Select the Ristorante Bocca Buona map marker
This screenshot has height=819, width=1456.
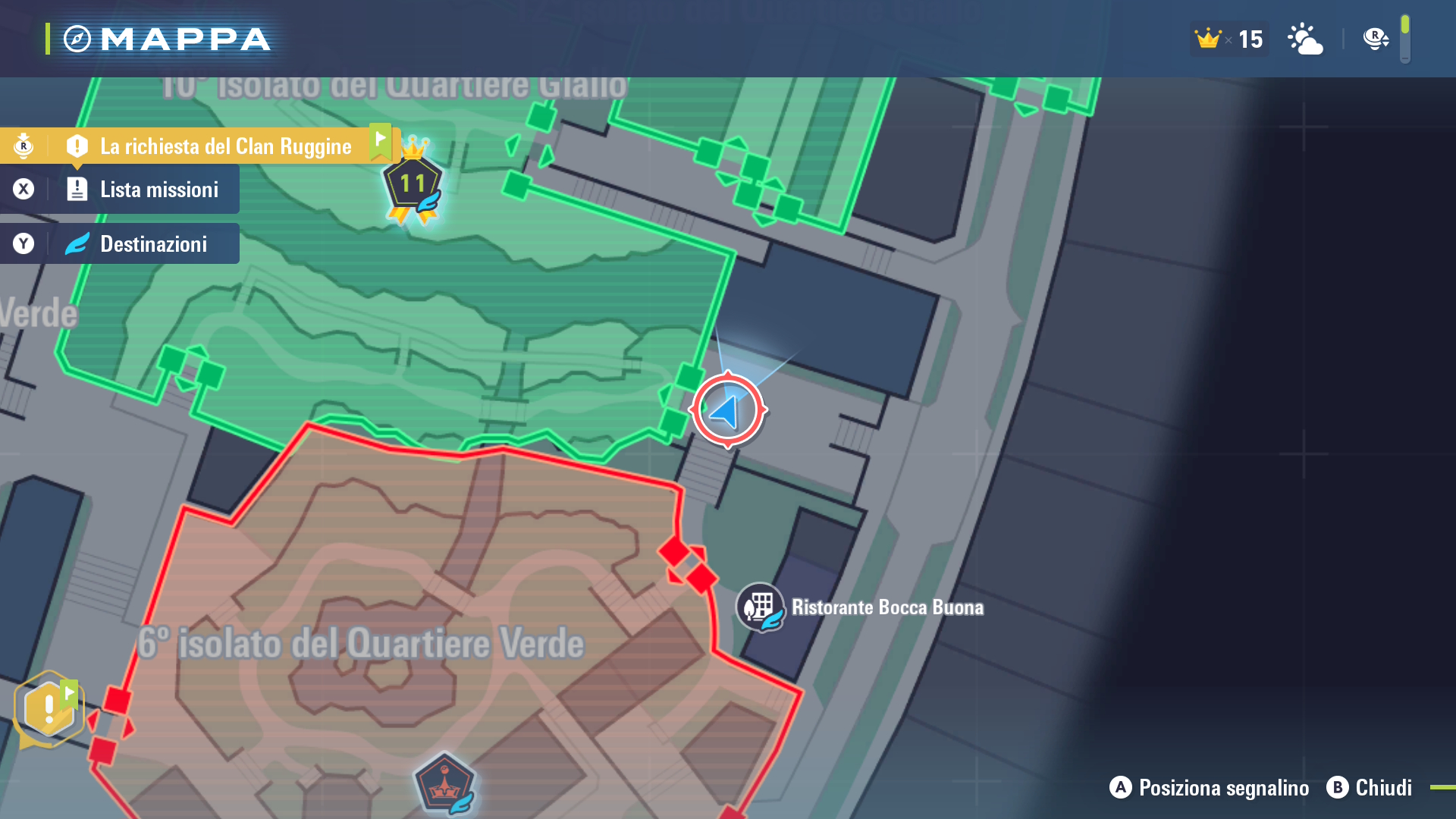point(760,607)
